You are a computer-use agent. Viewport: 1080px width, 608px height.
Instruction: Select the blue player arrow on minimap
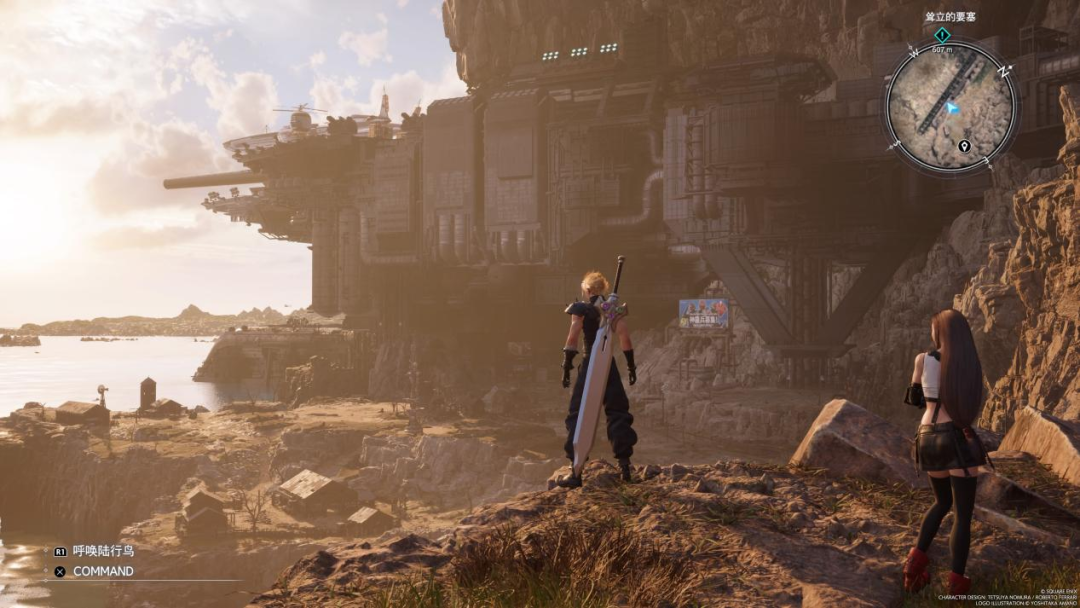tap(953, 107)
